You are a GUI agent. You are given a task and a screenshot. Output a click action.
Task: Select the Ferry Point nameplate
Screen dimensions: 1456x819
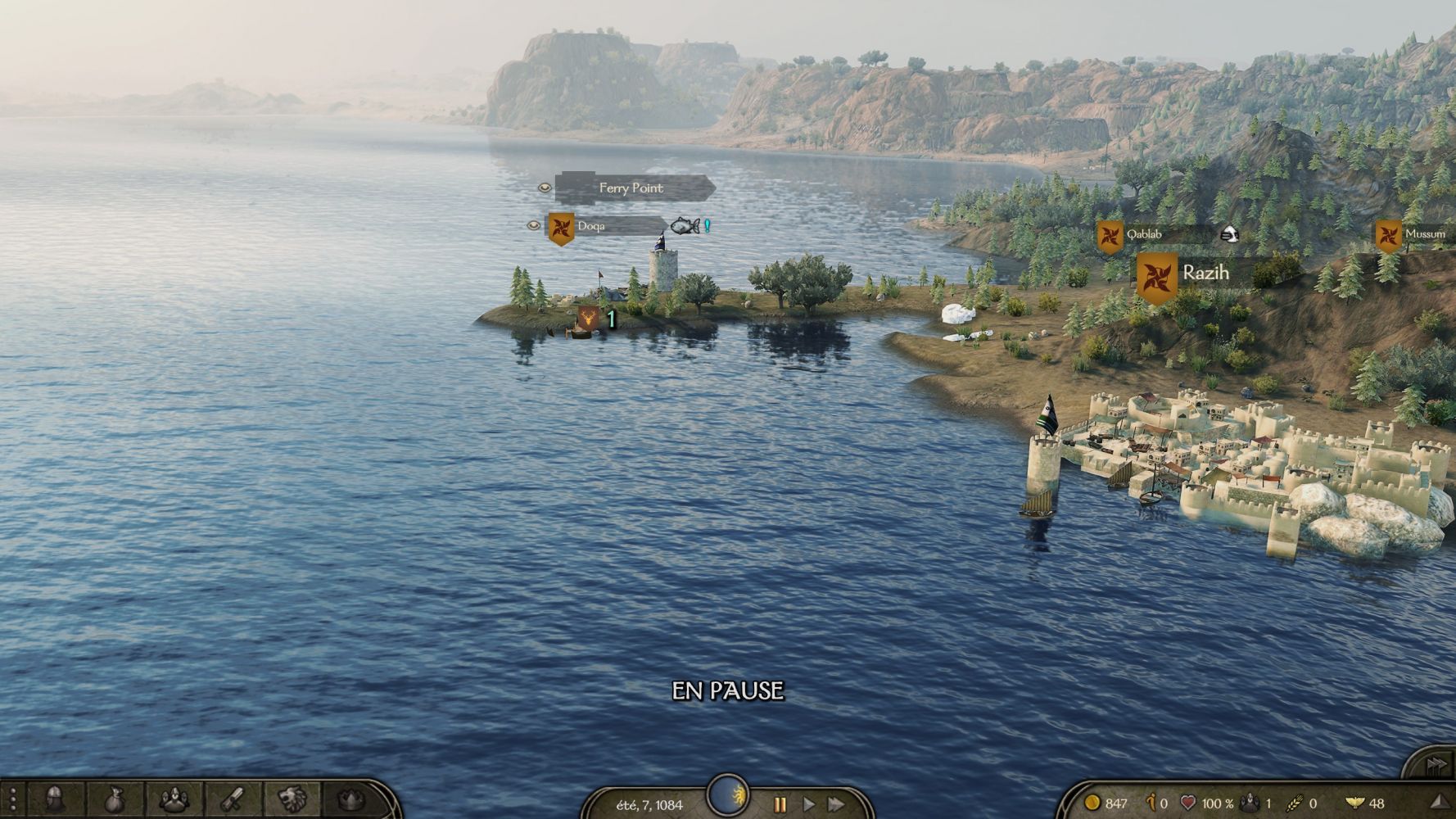[x=631, y=188]
